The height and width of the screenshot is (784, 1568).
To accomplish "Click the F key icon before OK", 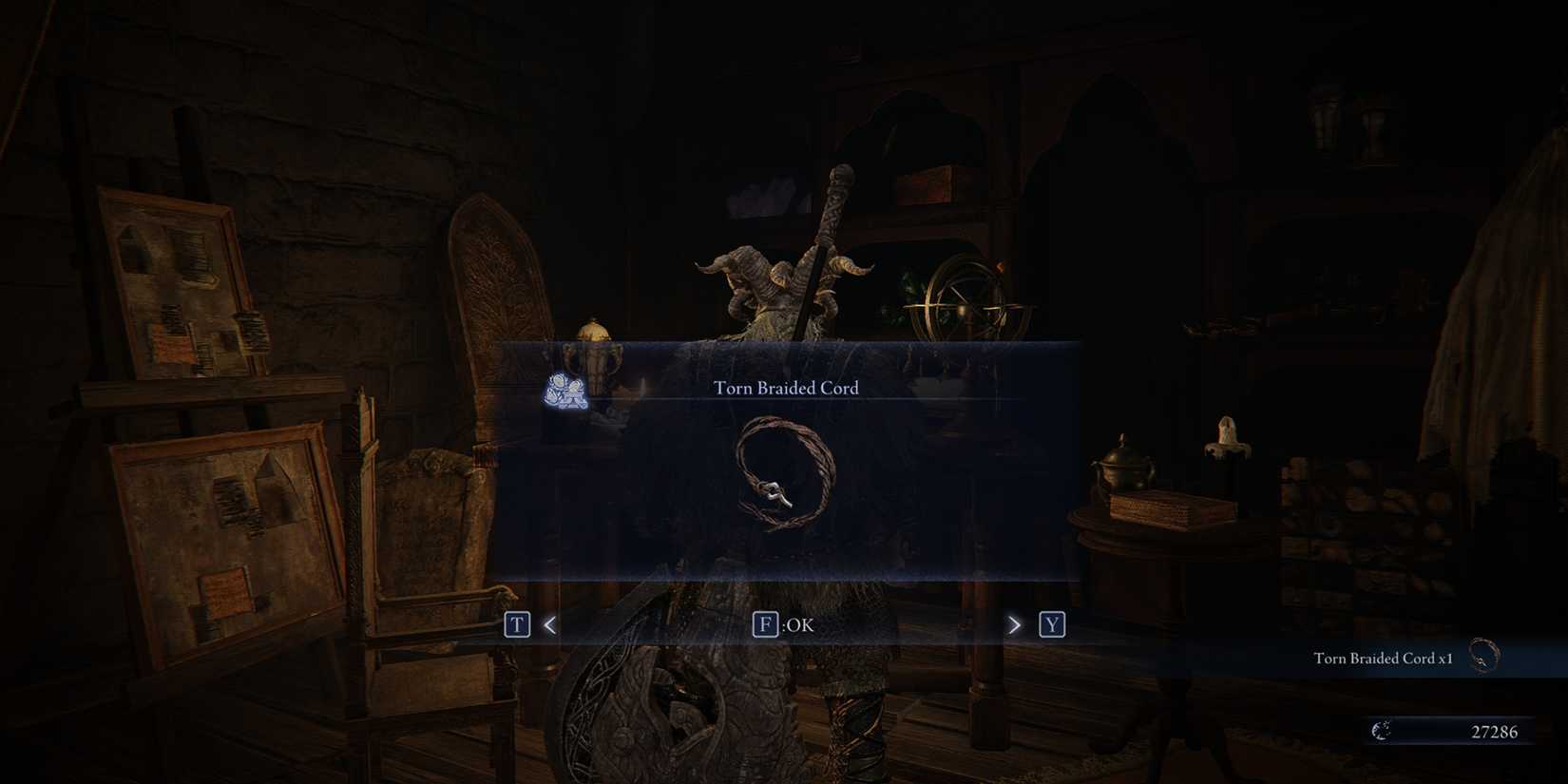I will point(766,624).
